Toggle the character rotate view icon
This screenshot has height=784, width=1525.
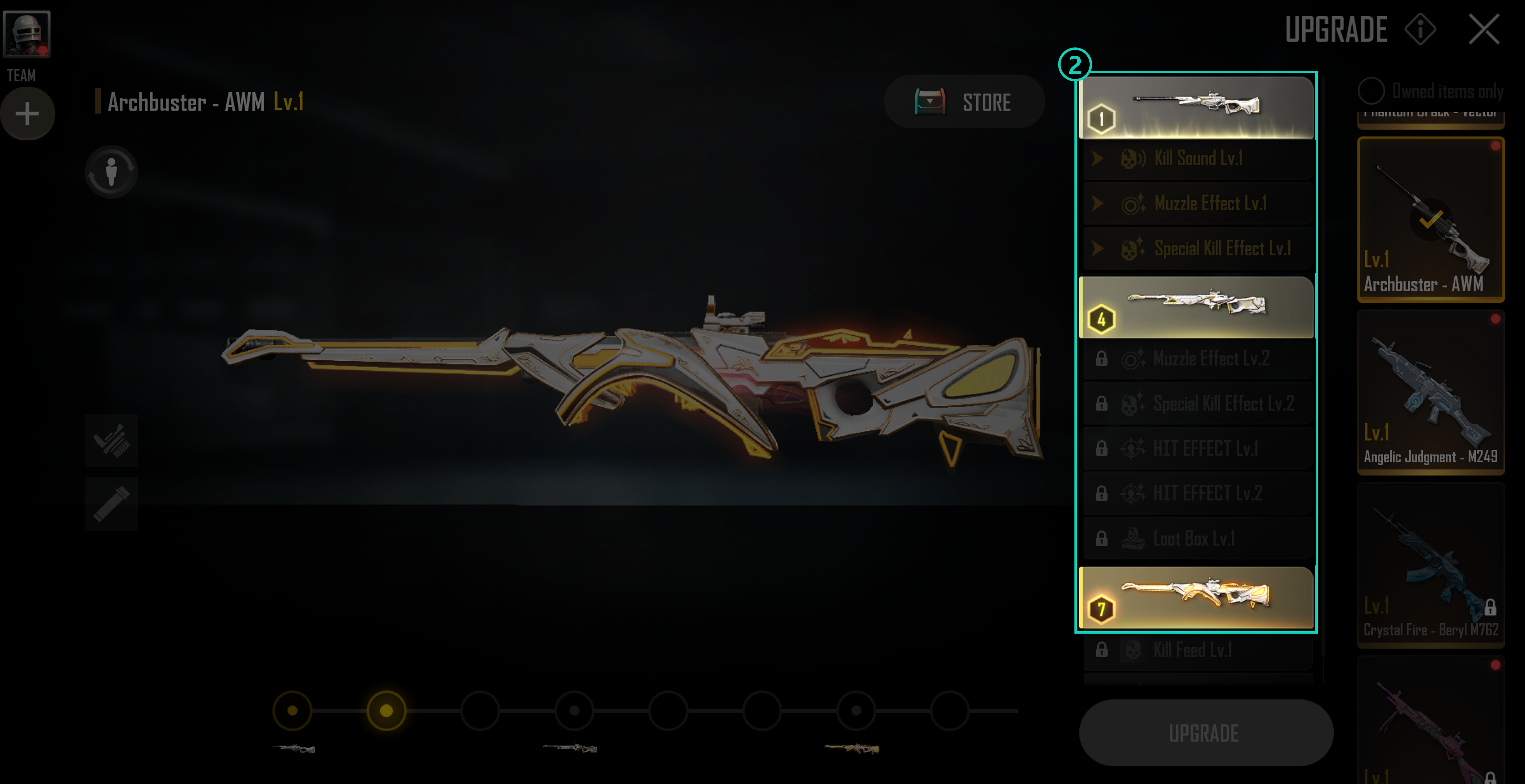tap(111, 171)
